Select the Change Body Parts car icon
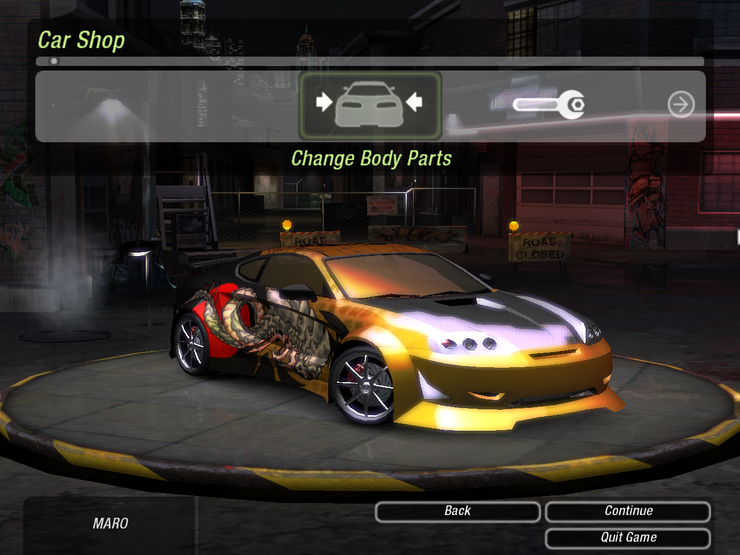The image size is (740, 555). click(x=370, y=104)
